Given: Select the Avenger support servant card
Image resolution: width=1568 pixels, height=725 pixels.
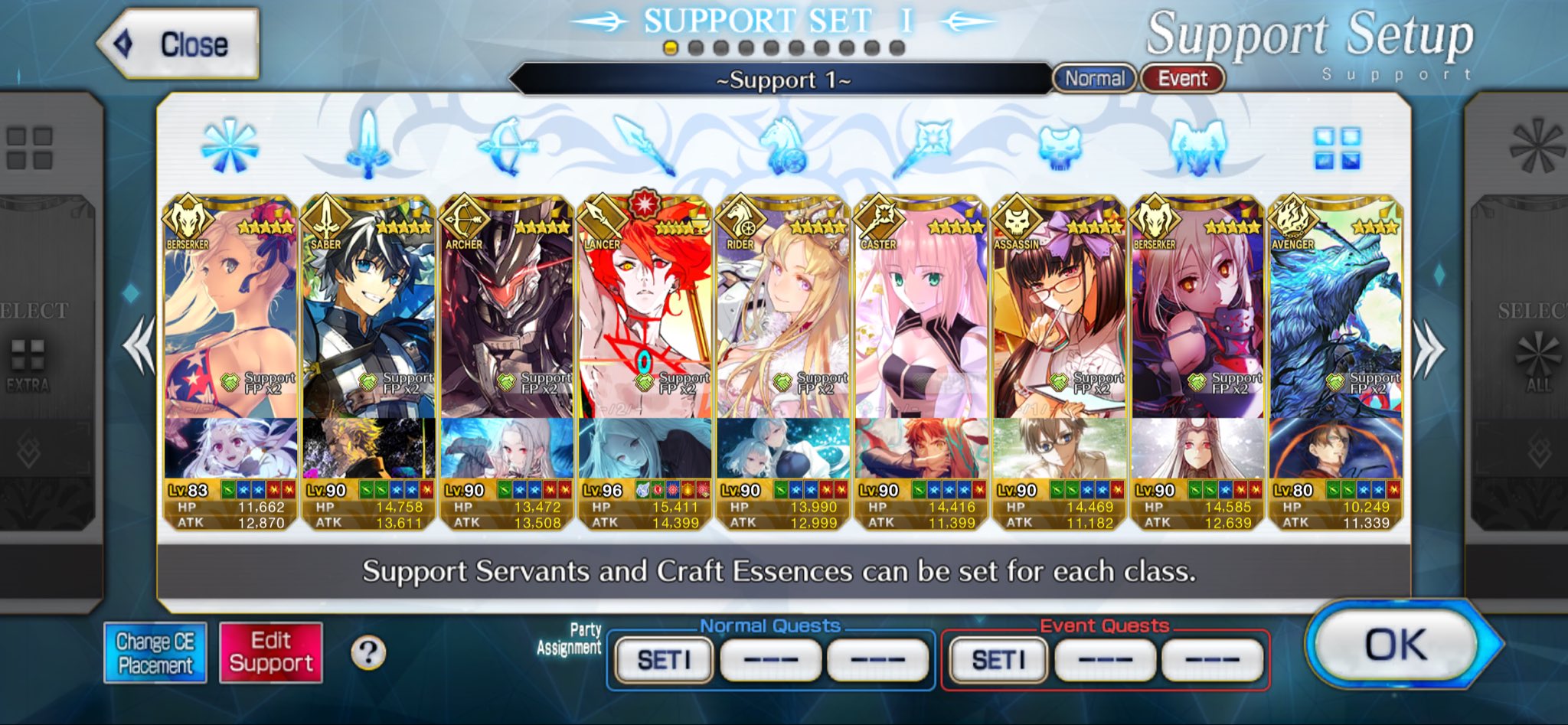Looking at the screenshot, I should coord(1335,322).
